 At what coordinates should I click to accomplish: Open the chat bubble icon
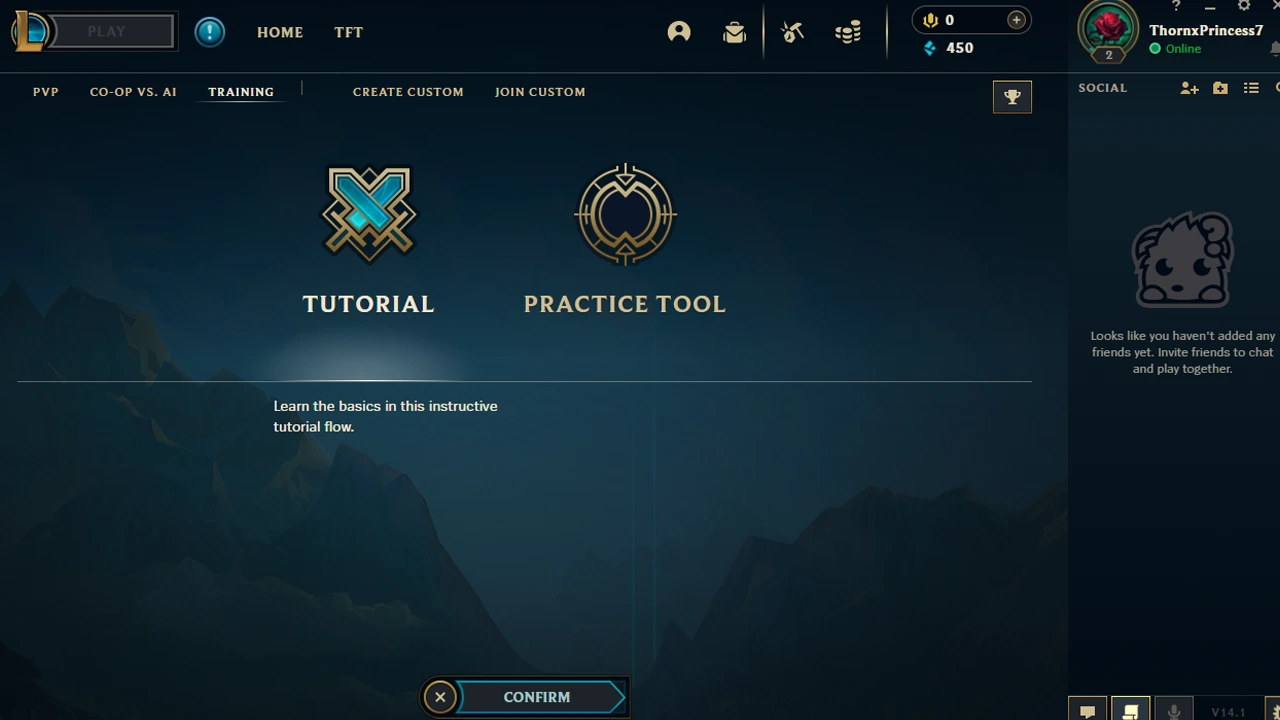1087,710
